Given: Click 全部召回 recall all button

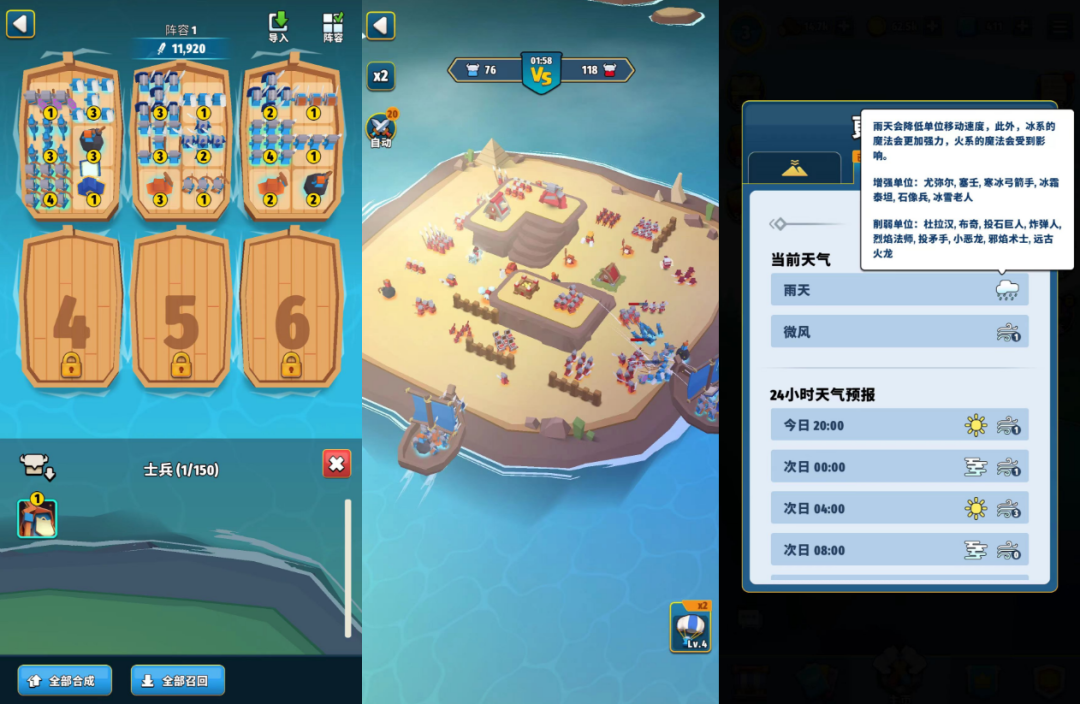Looking at the screenshot, I should 177,680.
